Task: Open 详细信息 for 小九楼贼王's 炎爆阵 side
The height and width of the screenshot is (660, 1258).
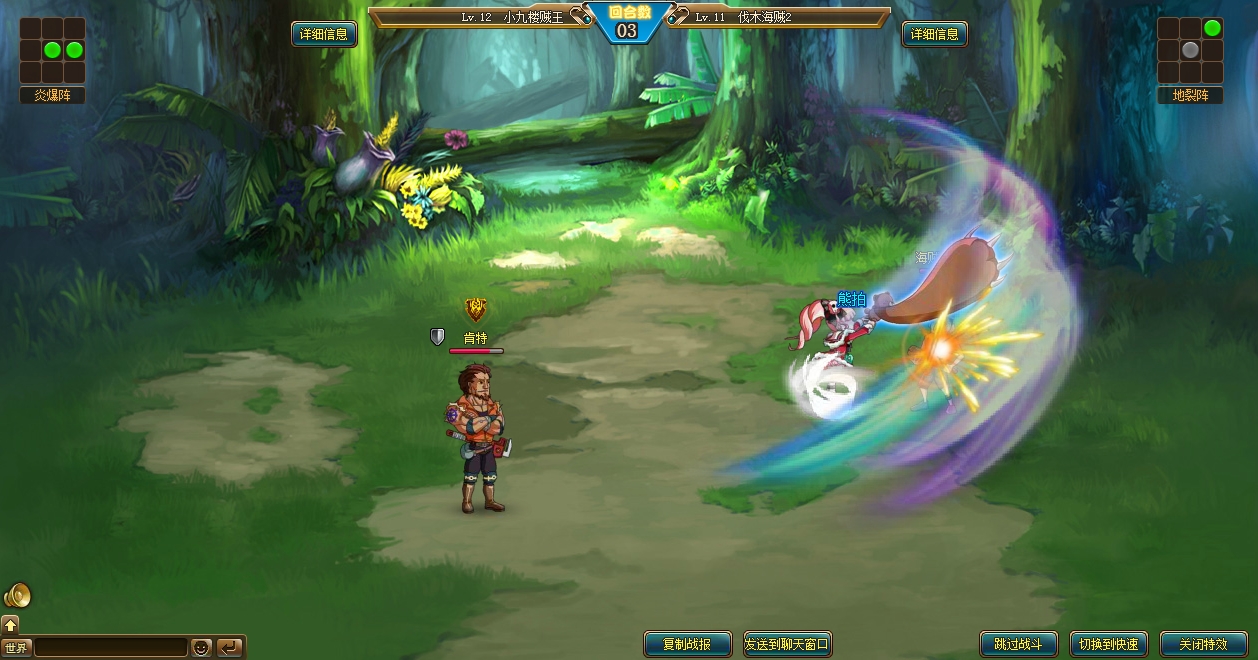Action: tap(323, 34)
